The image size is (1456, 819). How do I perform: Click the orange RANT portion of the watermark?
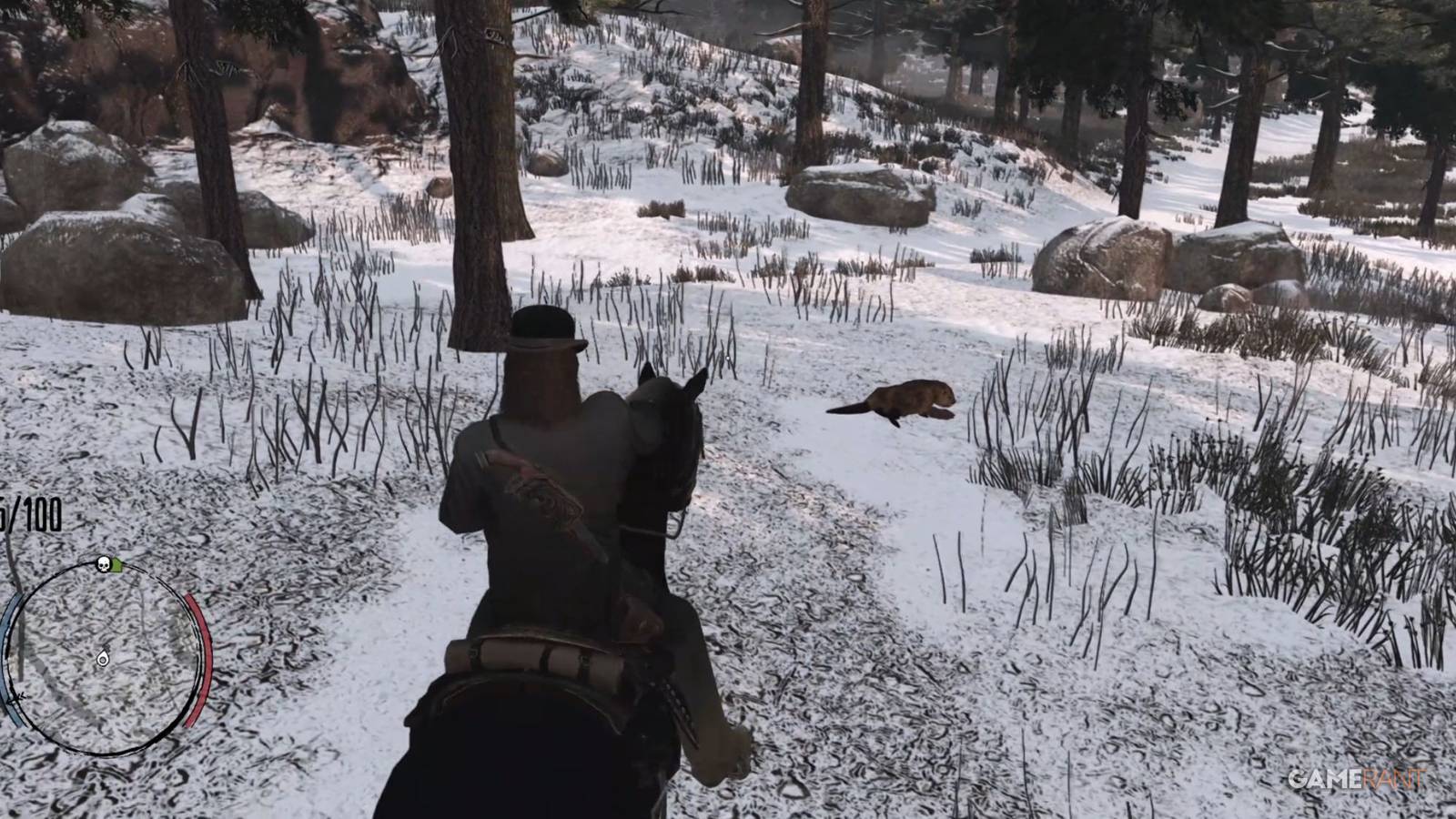click(x=1394, y=777)
